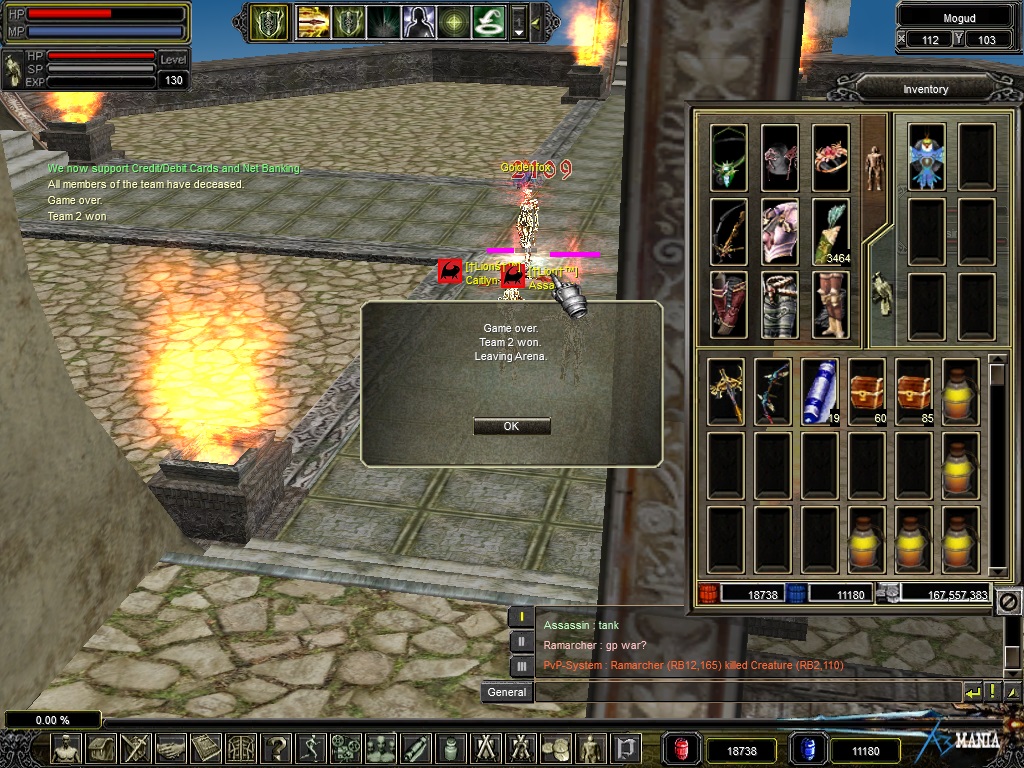Select the equipped pink chest armor
This screenshot has width=1024, height=768.
779,231
